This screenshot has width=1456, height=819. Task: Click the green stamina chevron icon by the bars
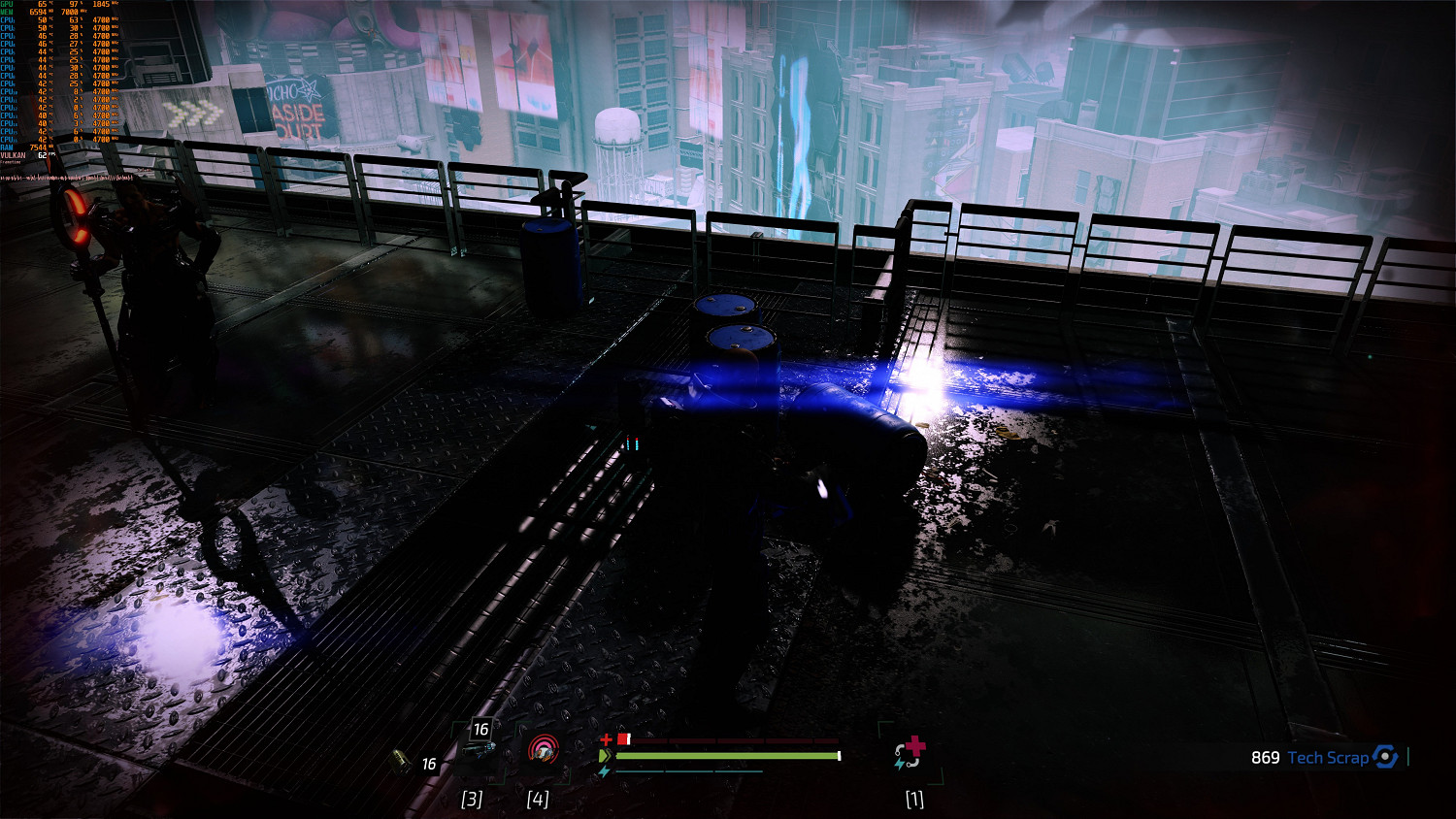[x=604, y=754]
